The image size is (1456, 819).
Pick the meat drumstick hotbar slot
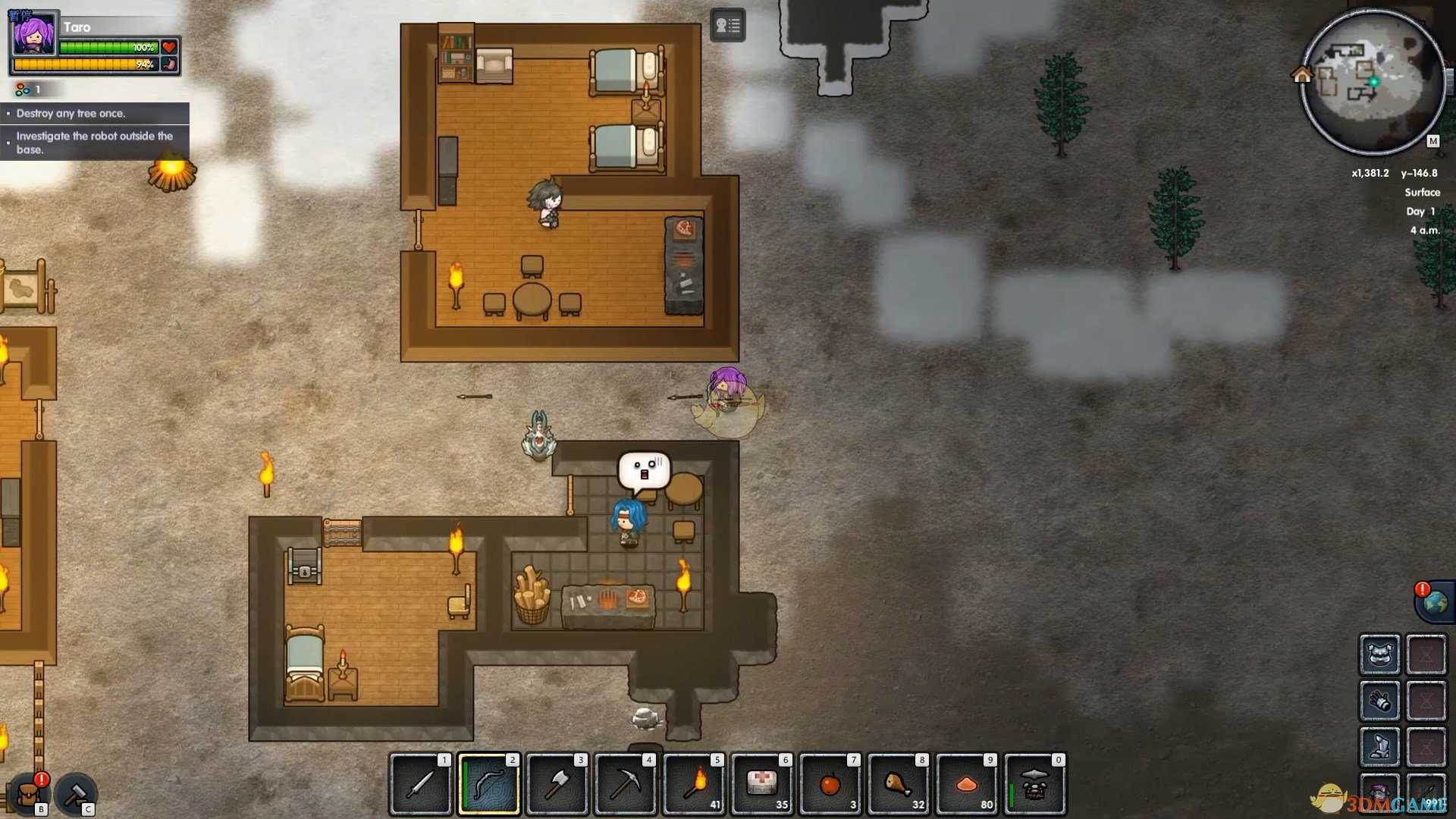point(899,785)
